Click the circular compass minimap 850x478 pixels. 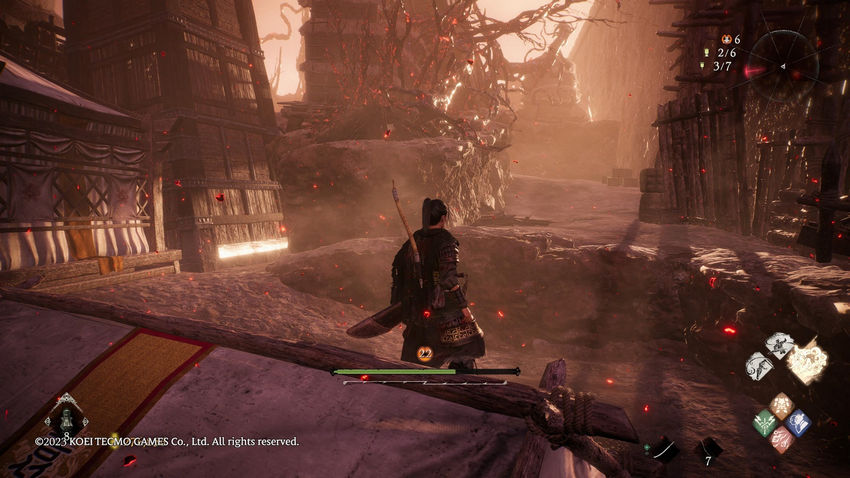pyautogui.click(x=782, y=67)
